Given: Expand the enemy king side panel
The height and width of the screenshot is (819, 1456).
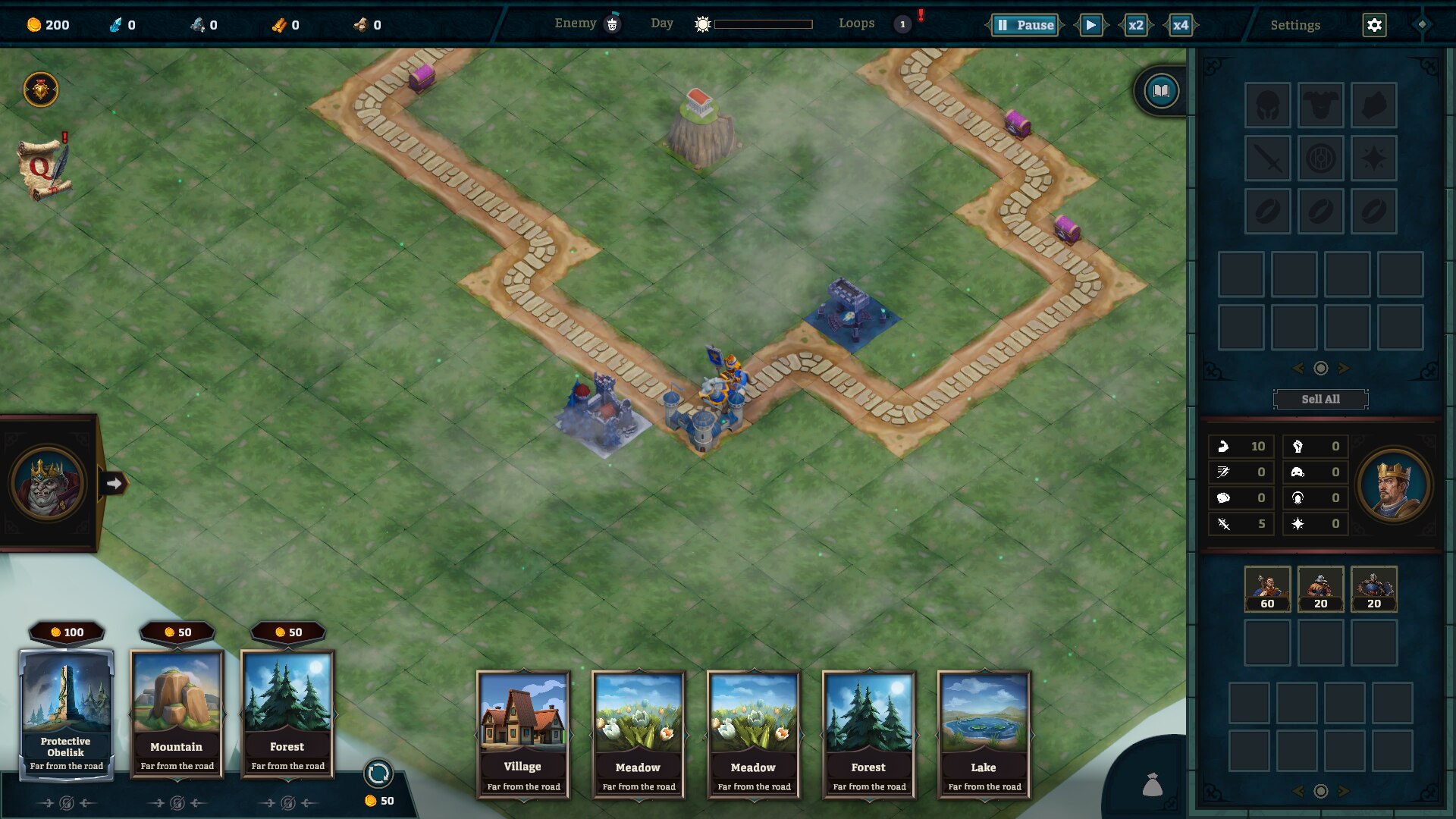Looking at the screenshot, I should point(114,483).
